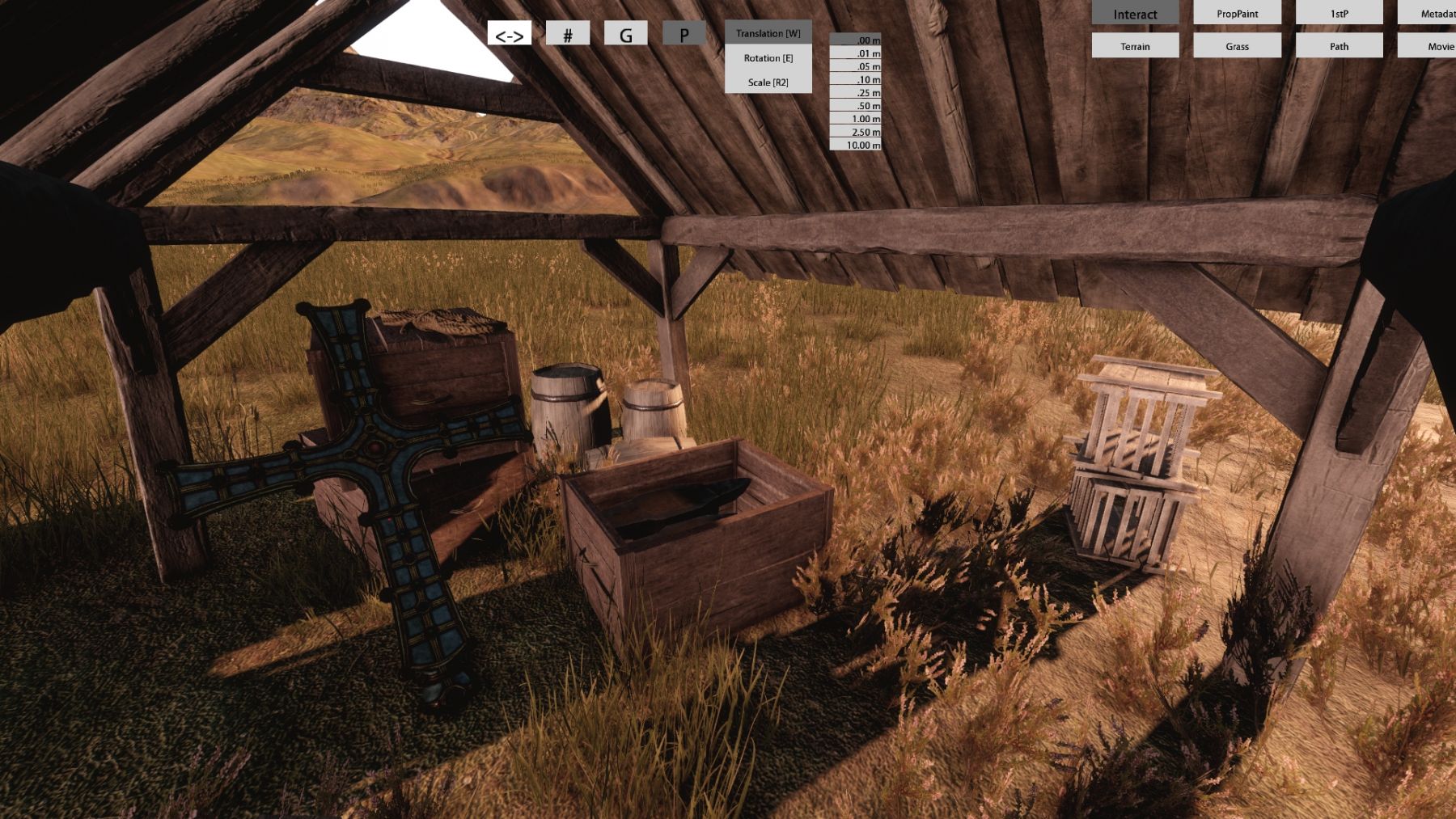Image resolution: width=1456 pixels, height=819 pixels.
Task: Choose the 10.00 m snap step
Action: click(x=856, y=145)
